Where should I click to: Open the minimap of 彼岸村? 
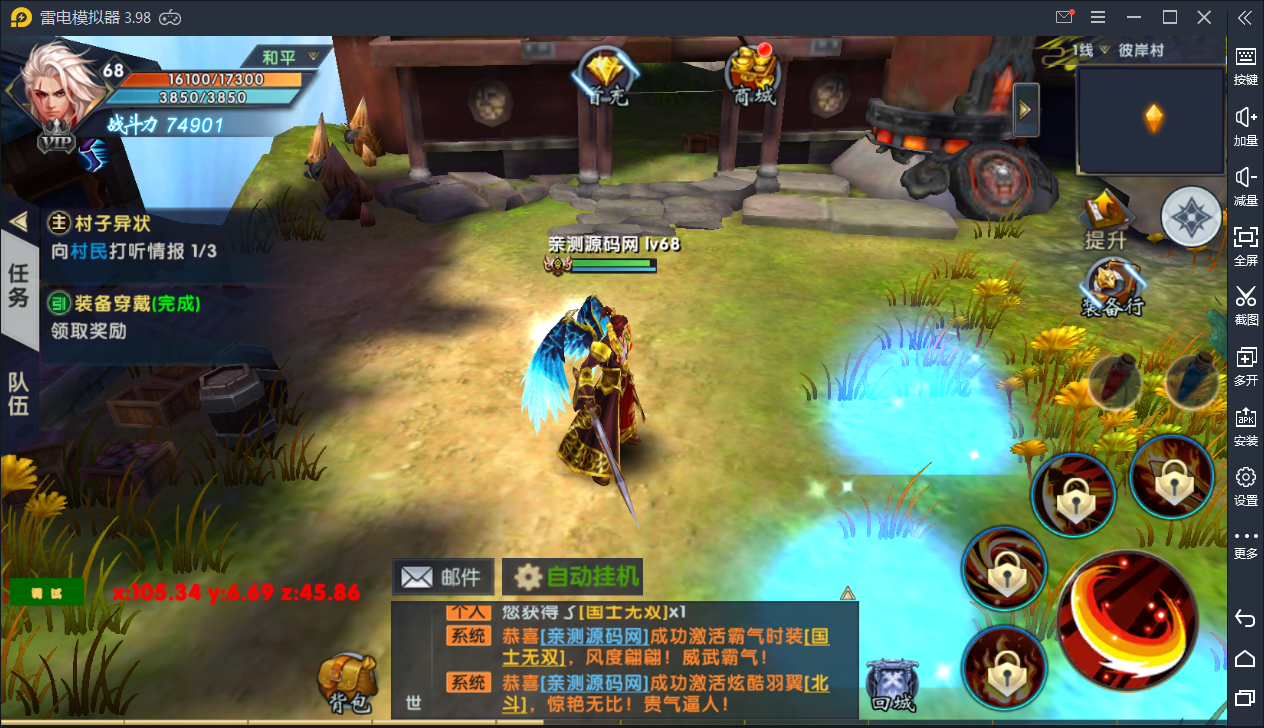click(x=1151, y=120)
